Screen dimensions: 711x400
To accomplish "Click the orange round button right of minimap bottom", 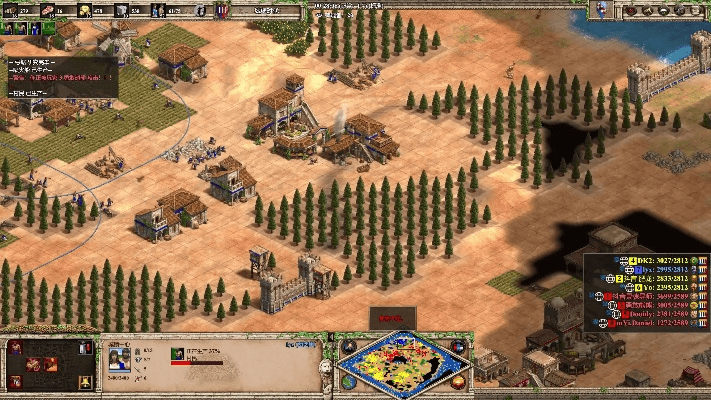I will (460, 382).
